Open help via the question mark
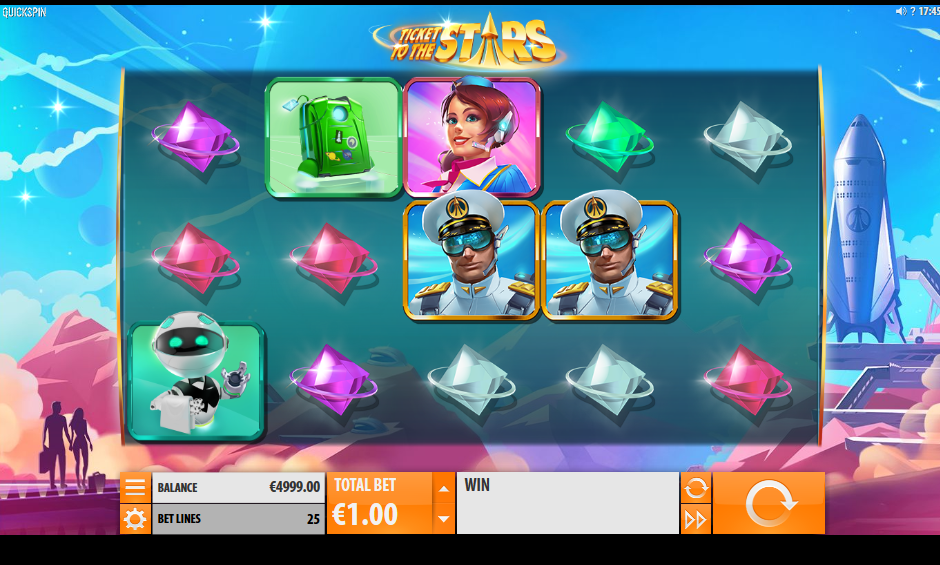 (912, 11)
